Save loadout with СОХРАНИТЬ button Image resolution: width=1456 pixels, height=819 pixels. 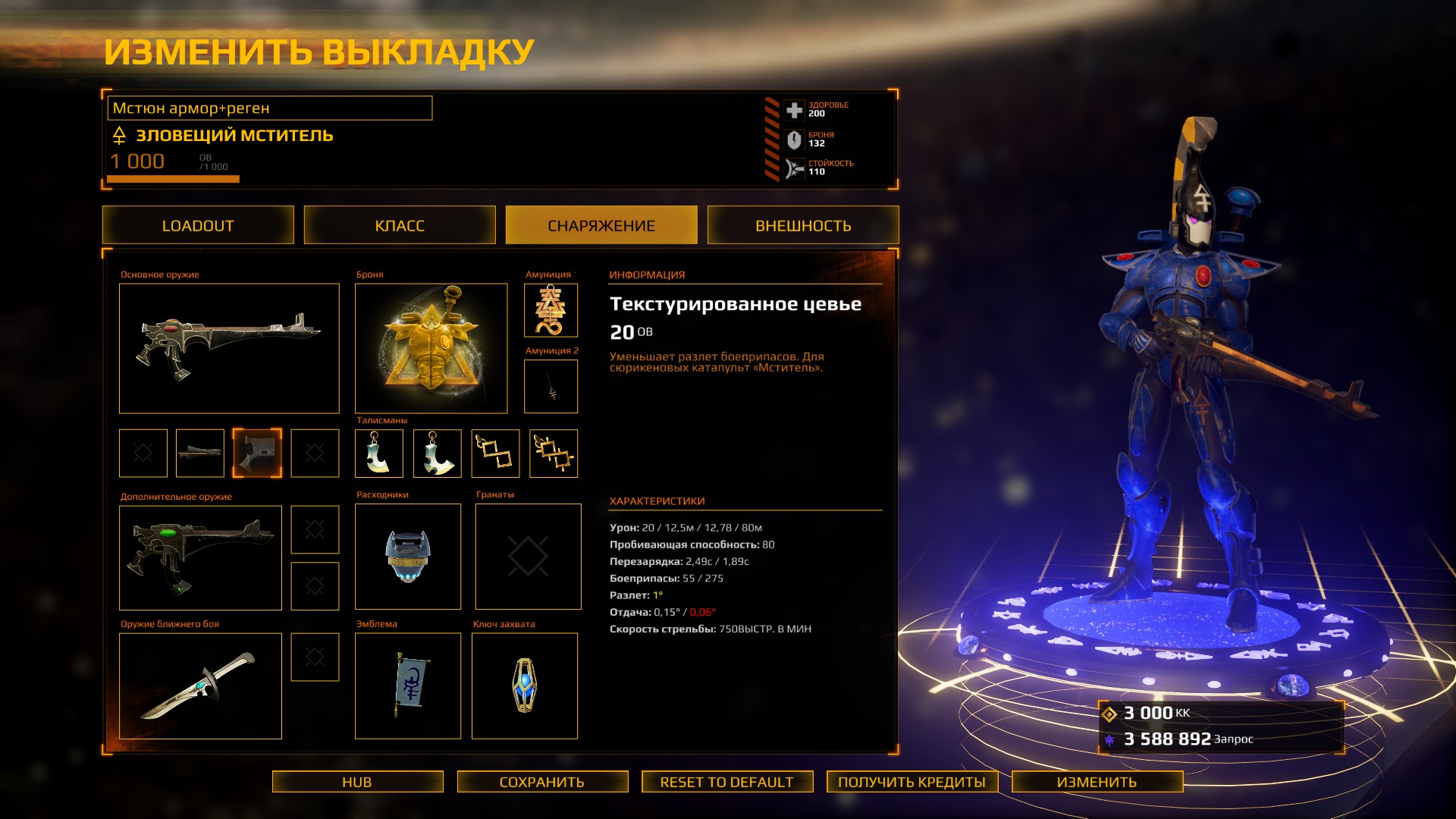[542, 782]
